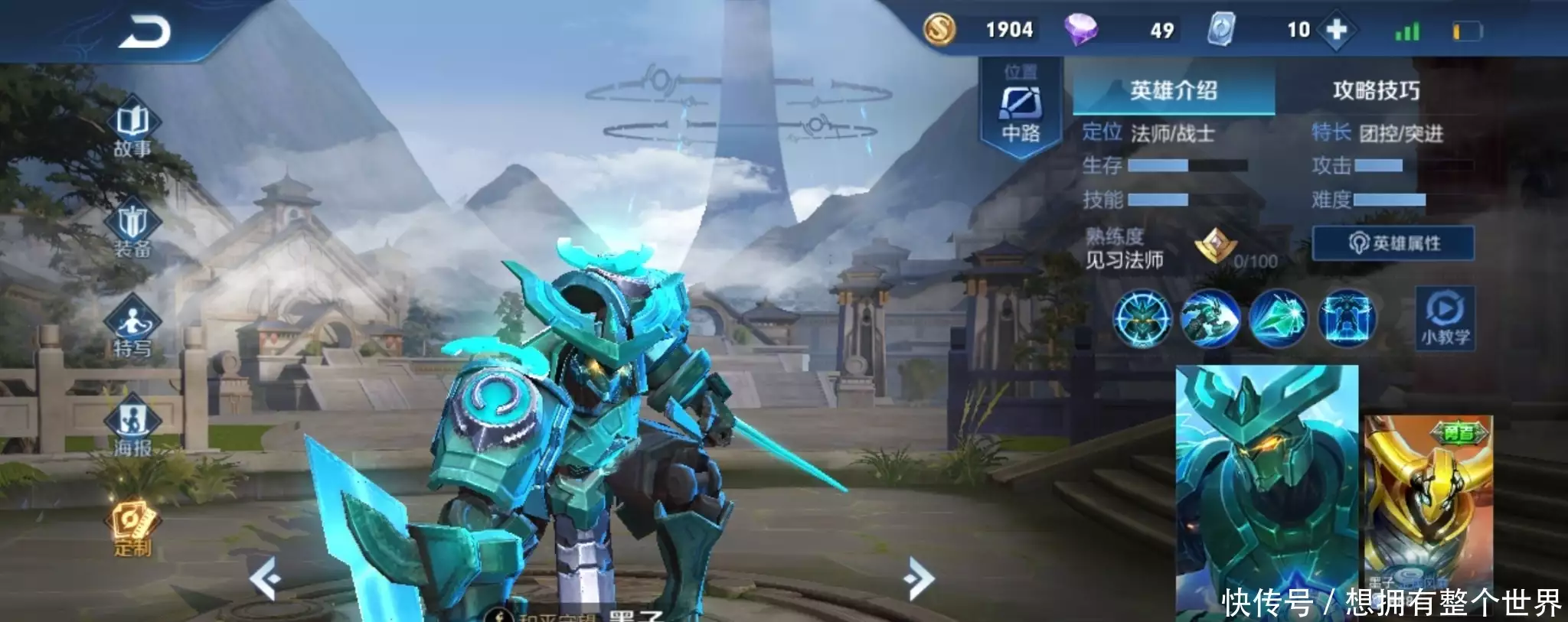Switch to the 英雄介绍 tab
This screenshot has width=1568, height=622.
pyautogui.click(x=1174, y=91)
